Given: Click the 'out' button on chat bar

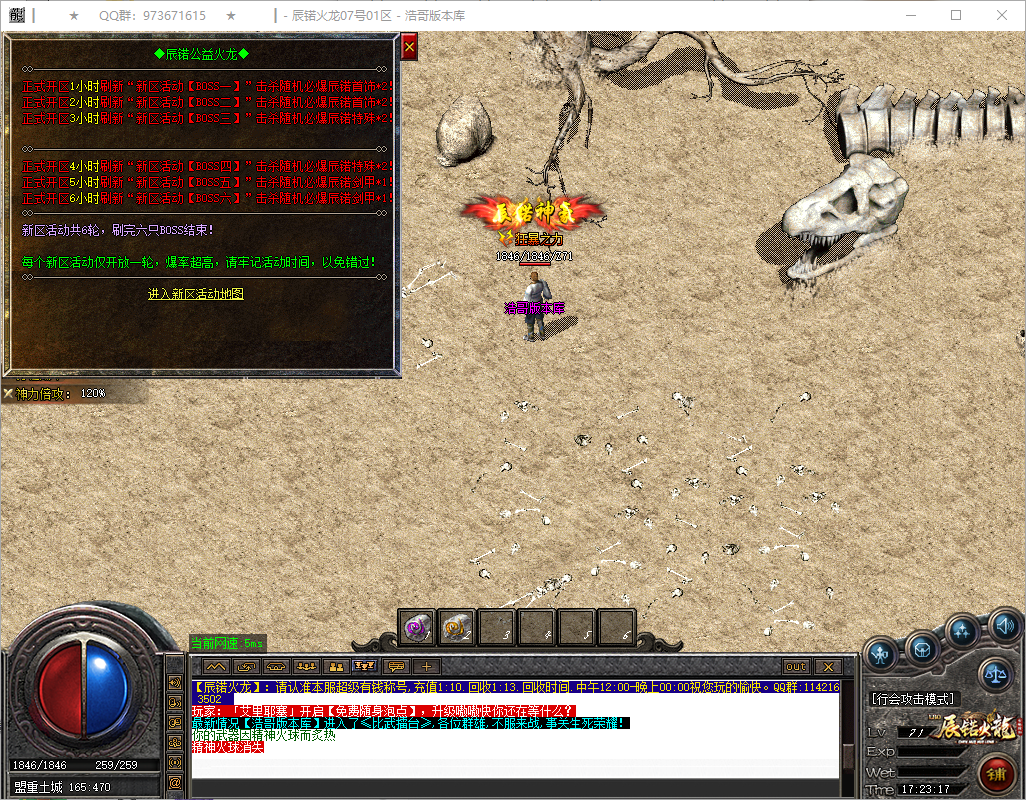Looking at the screenshot, I should point(796,666).
